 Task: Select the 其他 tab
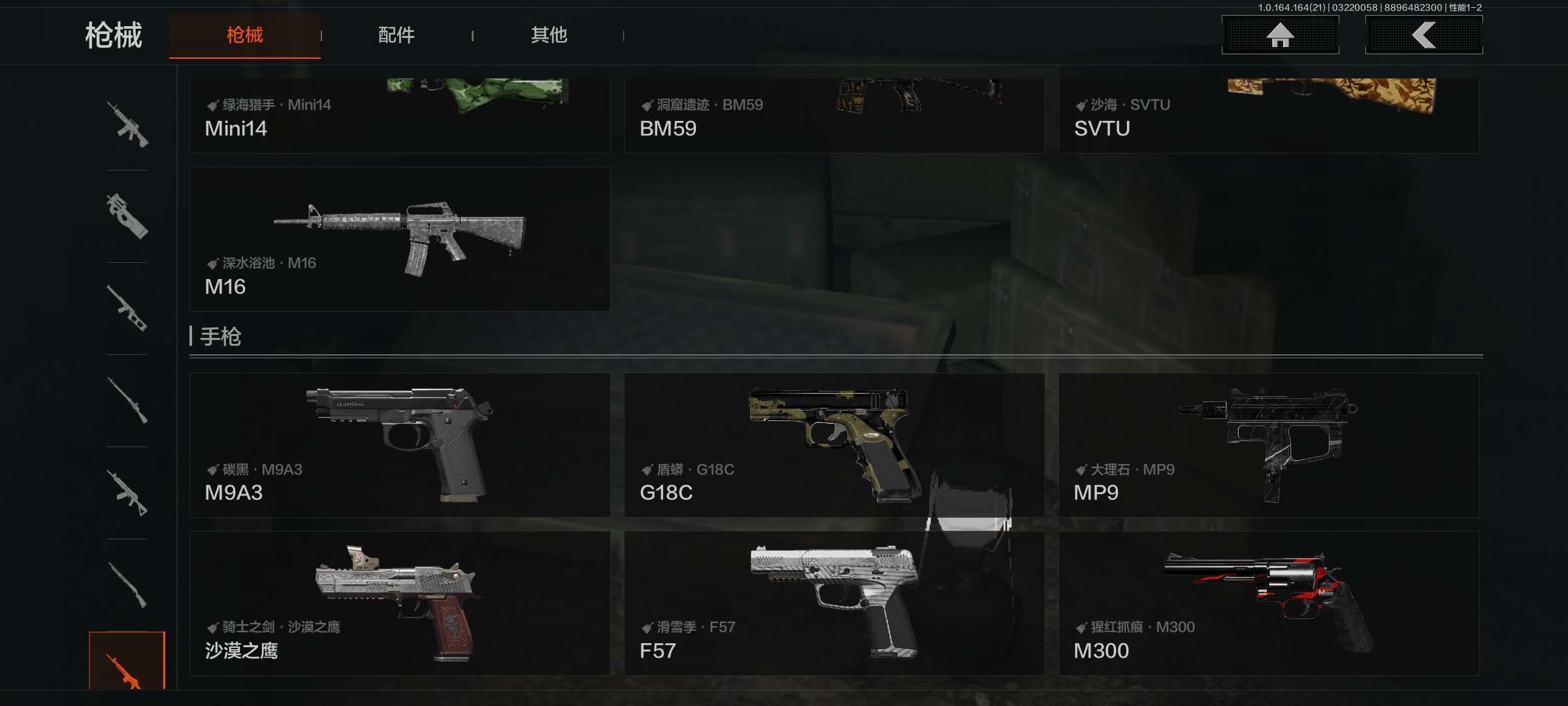point(549,35)
